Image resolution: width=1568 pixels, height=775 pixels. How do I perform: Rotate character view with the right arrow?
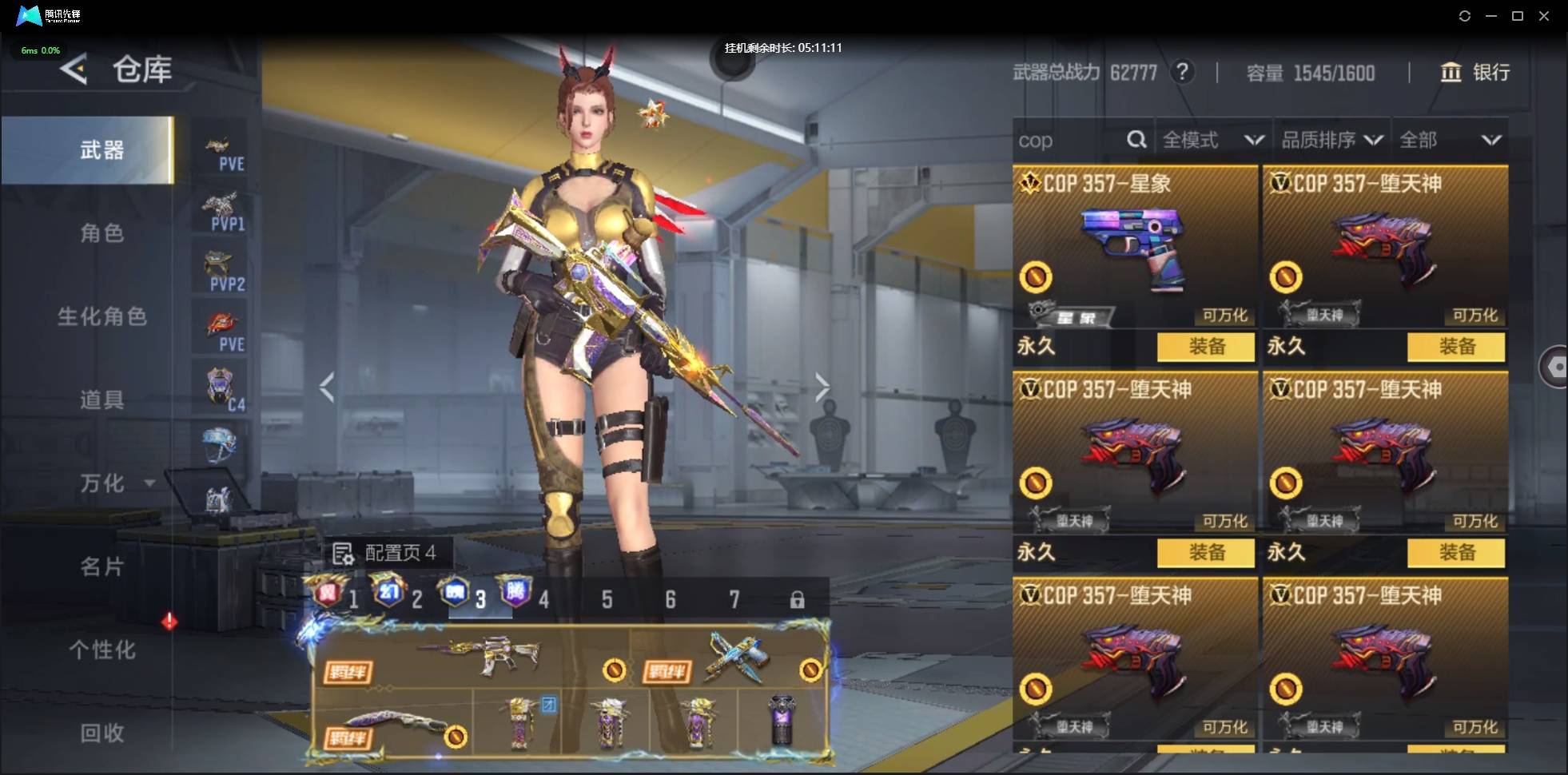(x=822, y=388)
